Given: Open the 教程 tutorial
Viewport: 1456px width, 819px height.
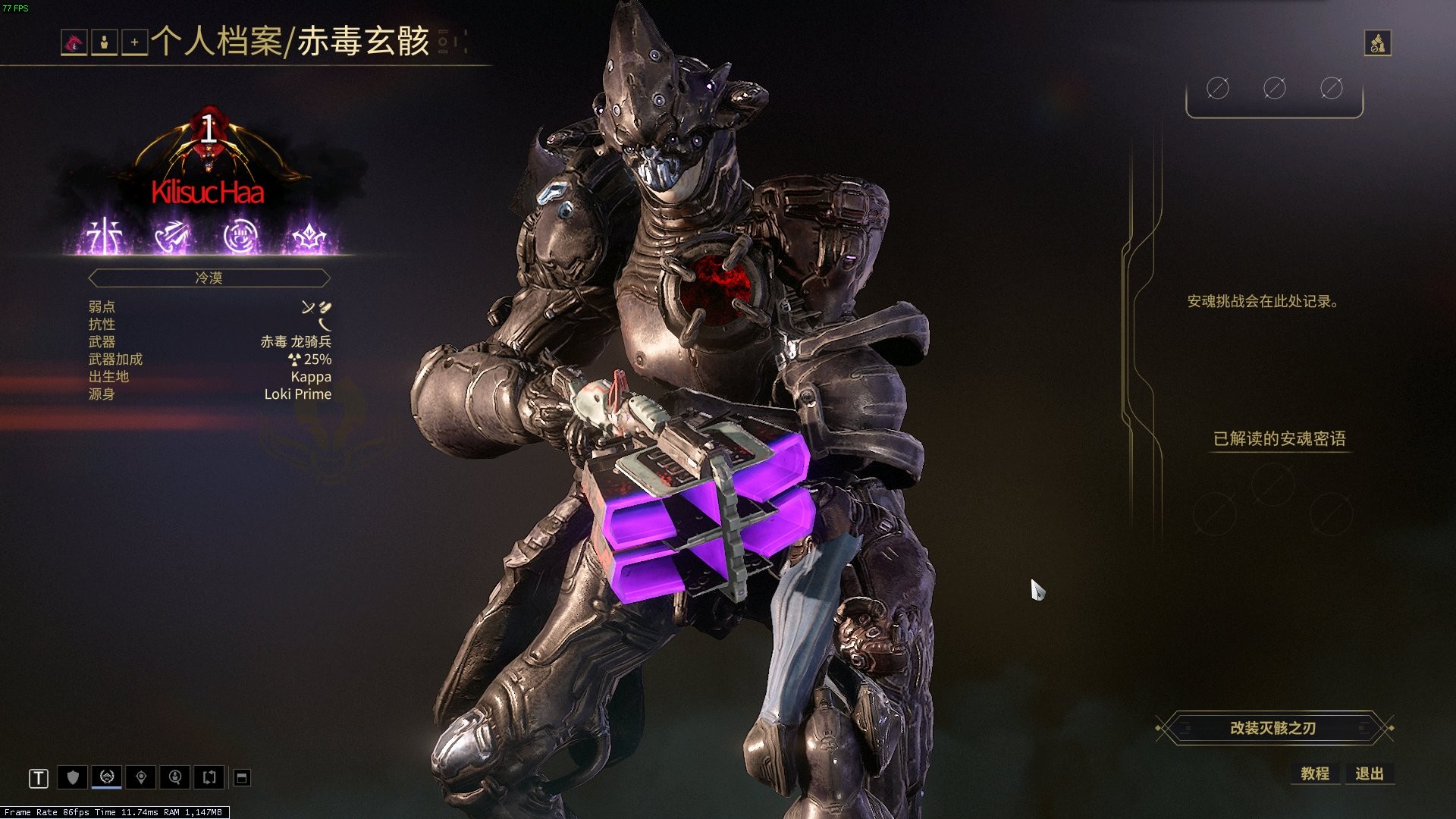Looking at the screenshot, I should tap(1315, 773).
